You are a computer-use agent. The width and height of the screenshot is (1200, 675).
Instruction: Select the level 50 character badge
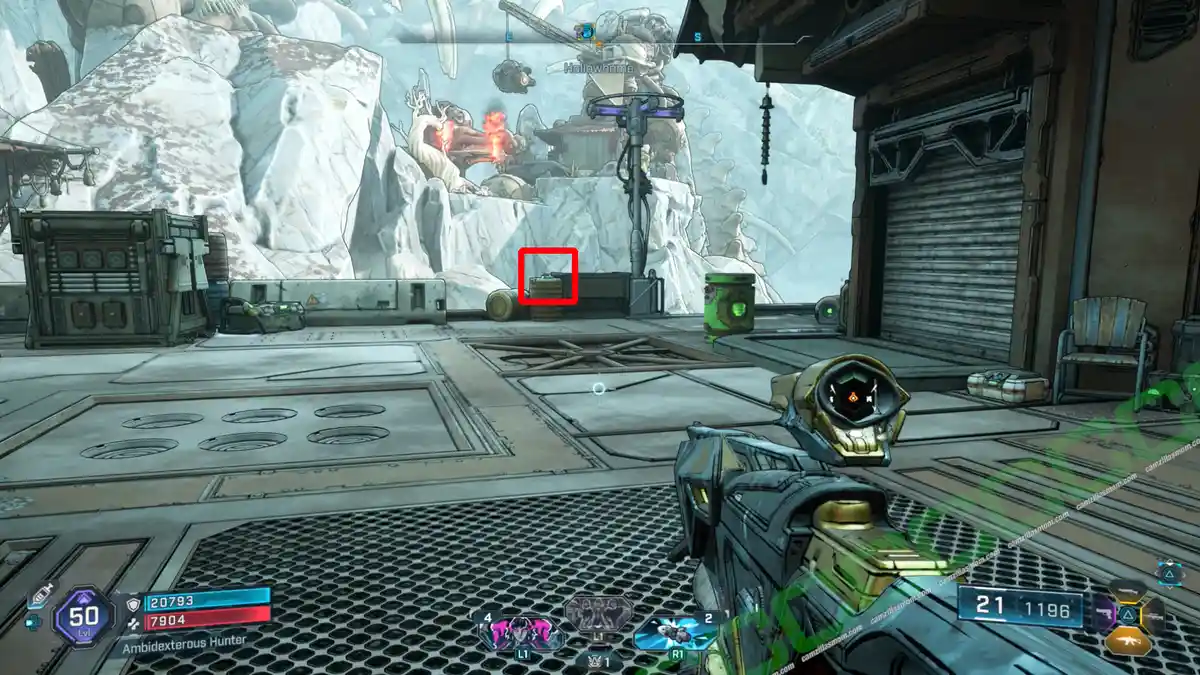[83, 618]
